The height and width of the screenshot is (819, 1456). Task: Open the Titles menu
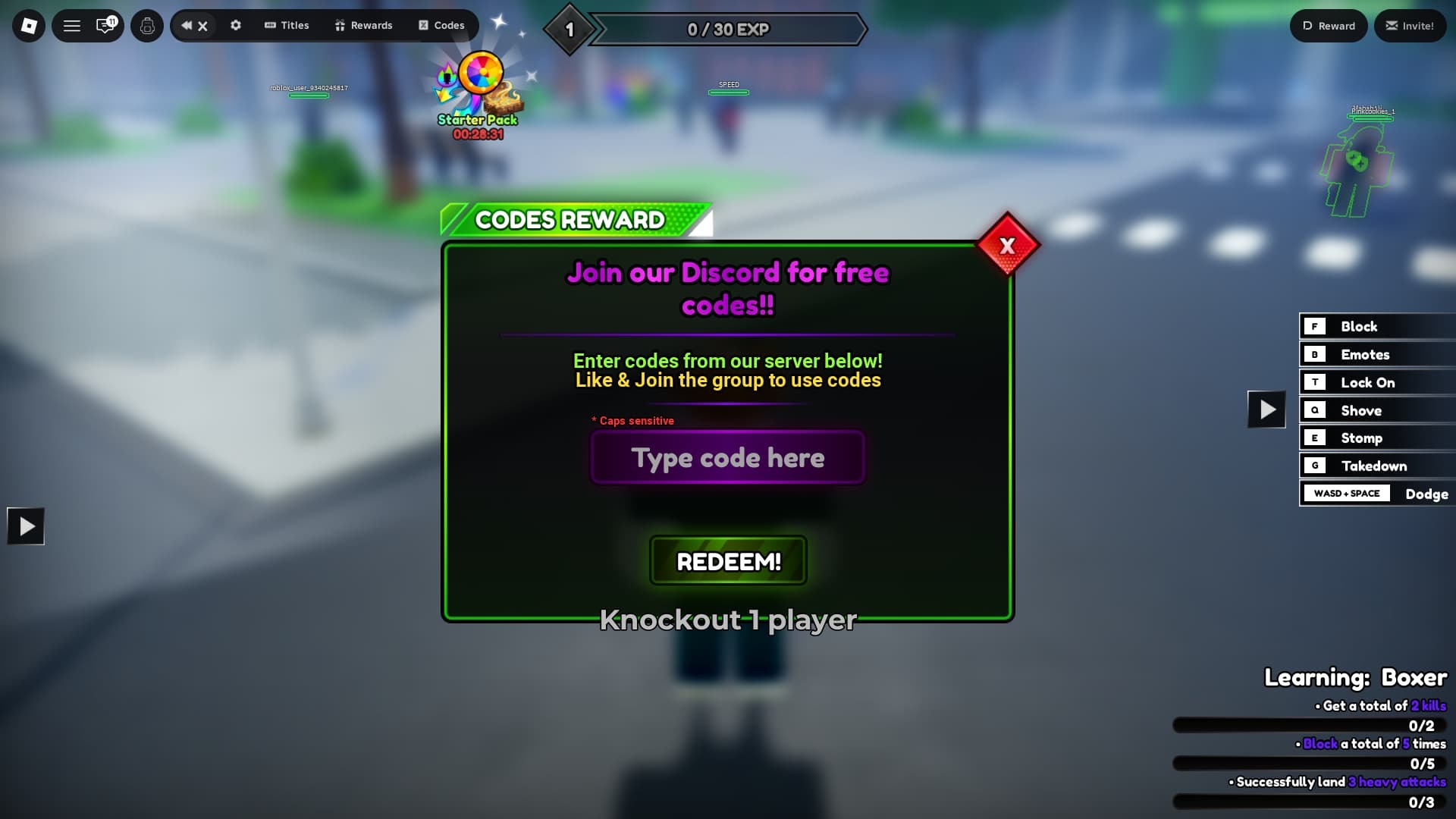[287, 25]
